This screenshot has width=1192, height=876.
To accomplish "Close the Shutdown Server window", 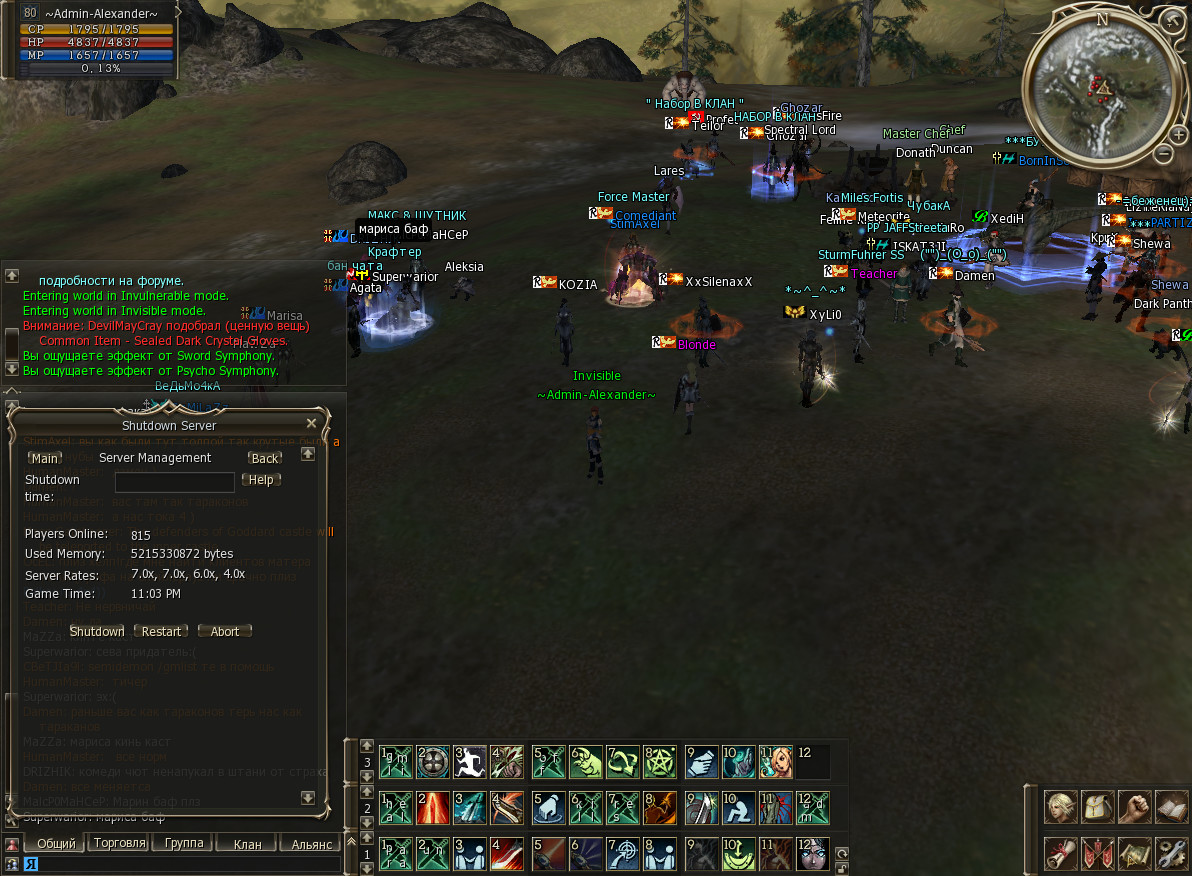I will click(311, 424).
